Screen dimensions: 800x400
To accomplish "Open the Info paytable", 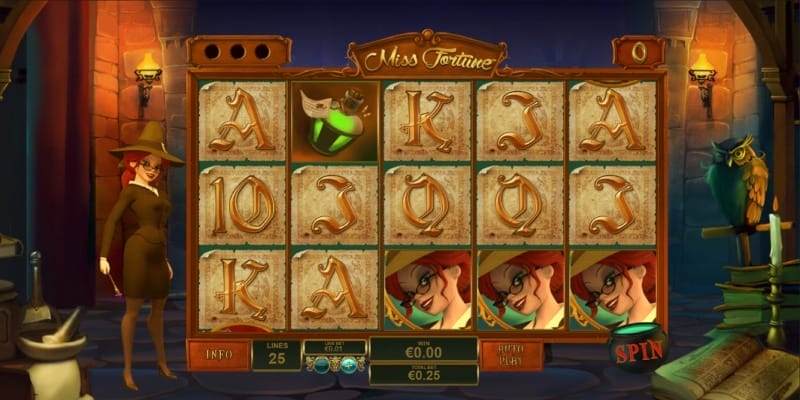I will pyautogui.click(x=218, y=354).
